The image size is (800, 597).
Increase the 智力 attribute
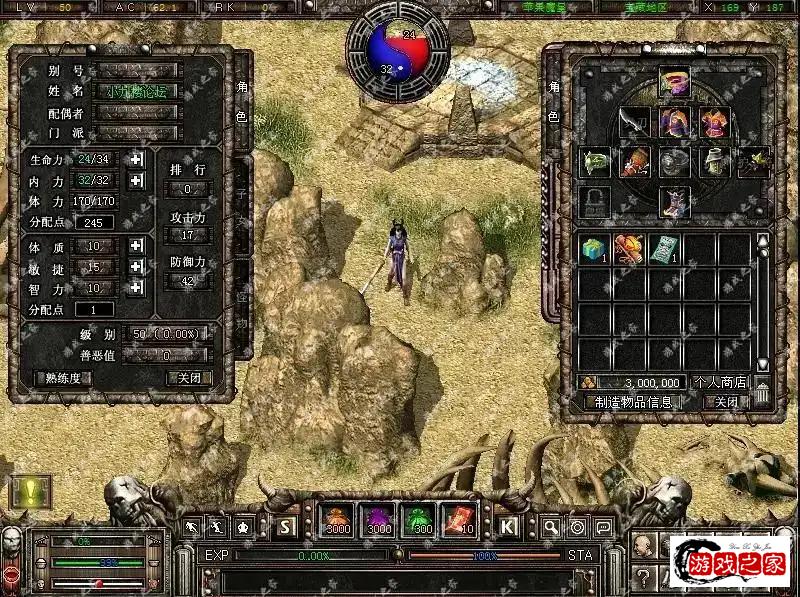(136, 287)
